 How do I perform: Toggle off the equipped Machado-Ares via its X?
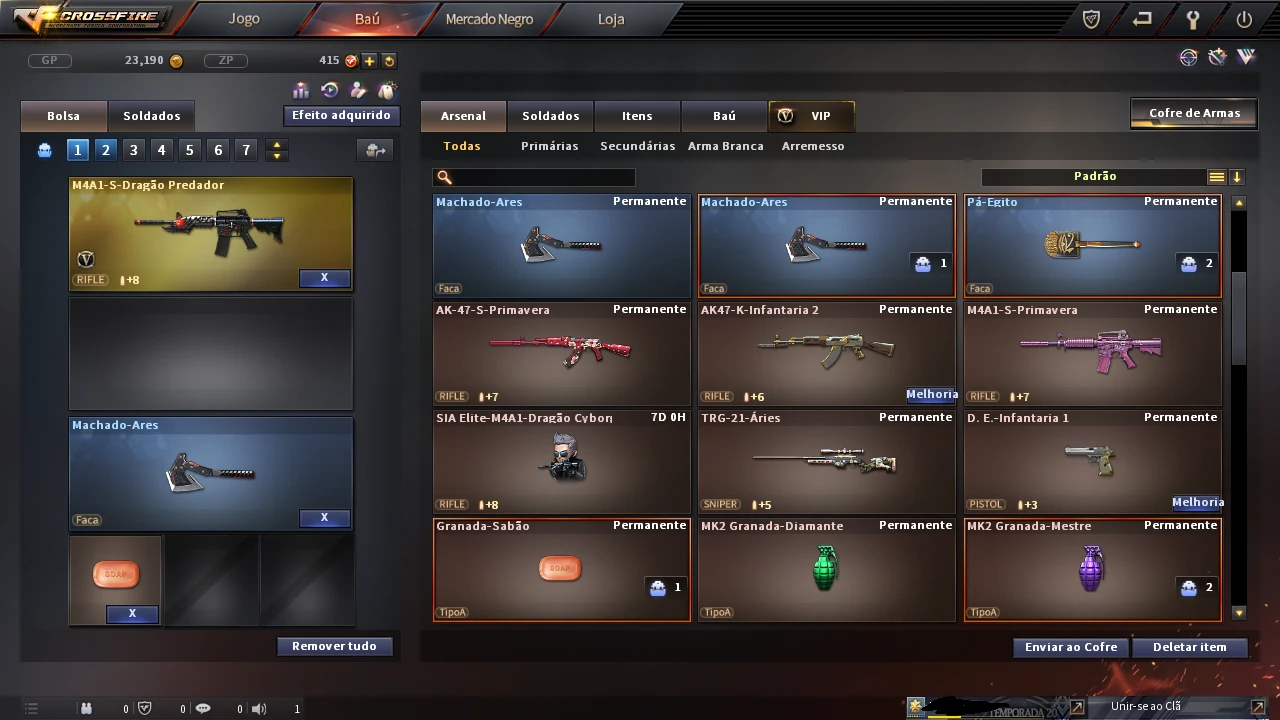[324, 517]
